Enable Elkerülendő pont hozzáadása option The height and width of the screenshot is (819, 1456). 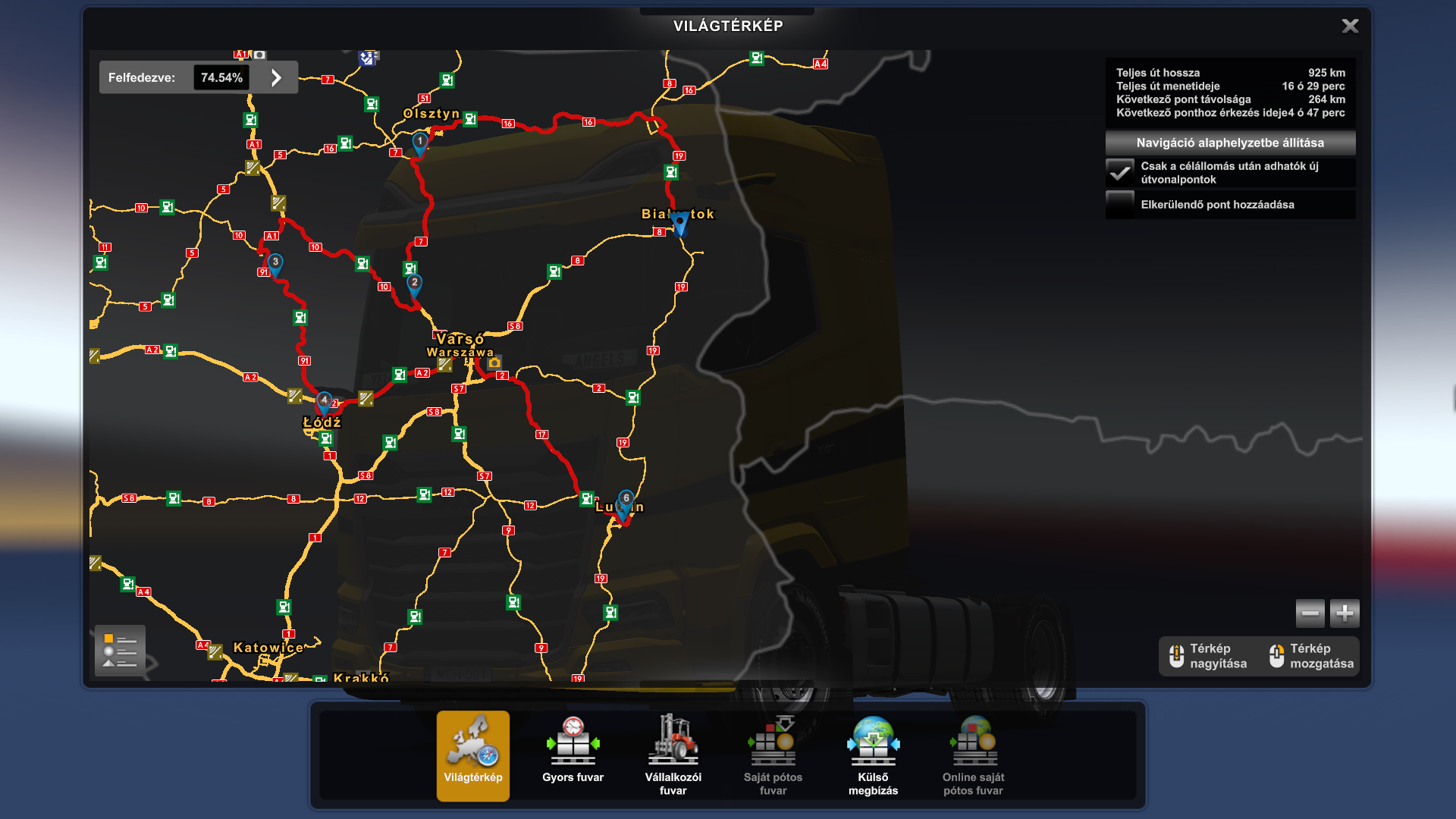click(x=1119, y=204)
